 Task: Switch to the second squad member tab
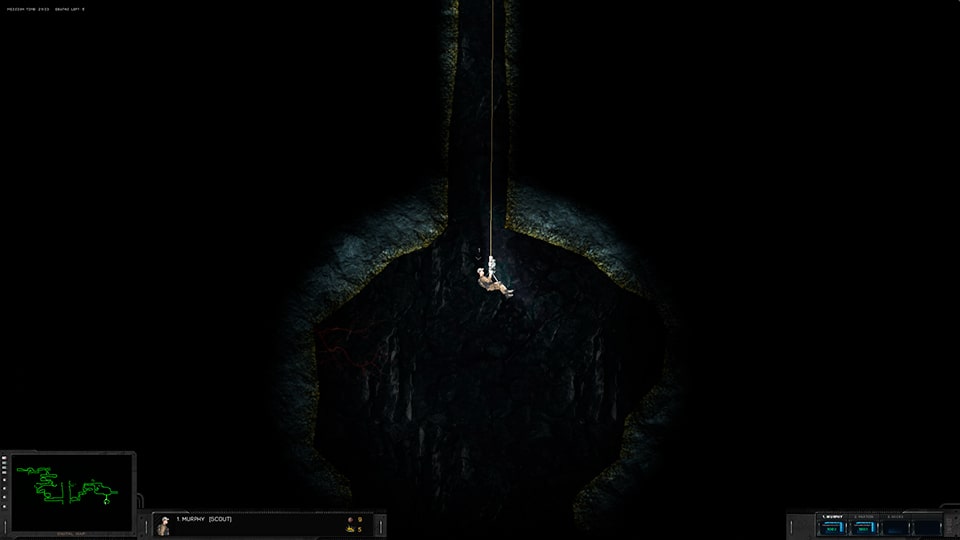863,517
